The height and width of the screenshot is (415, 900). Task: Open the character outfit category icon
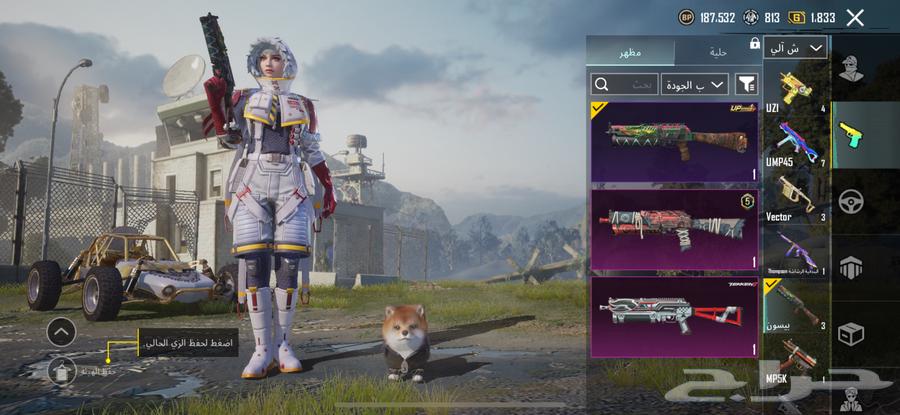tap(851, 70)
